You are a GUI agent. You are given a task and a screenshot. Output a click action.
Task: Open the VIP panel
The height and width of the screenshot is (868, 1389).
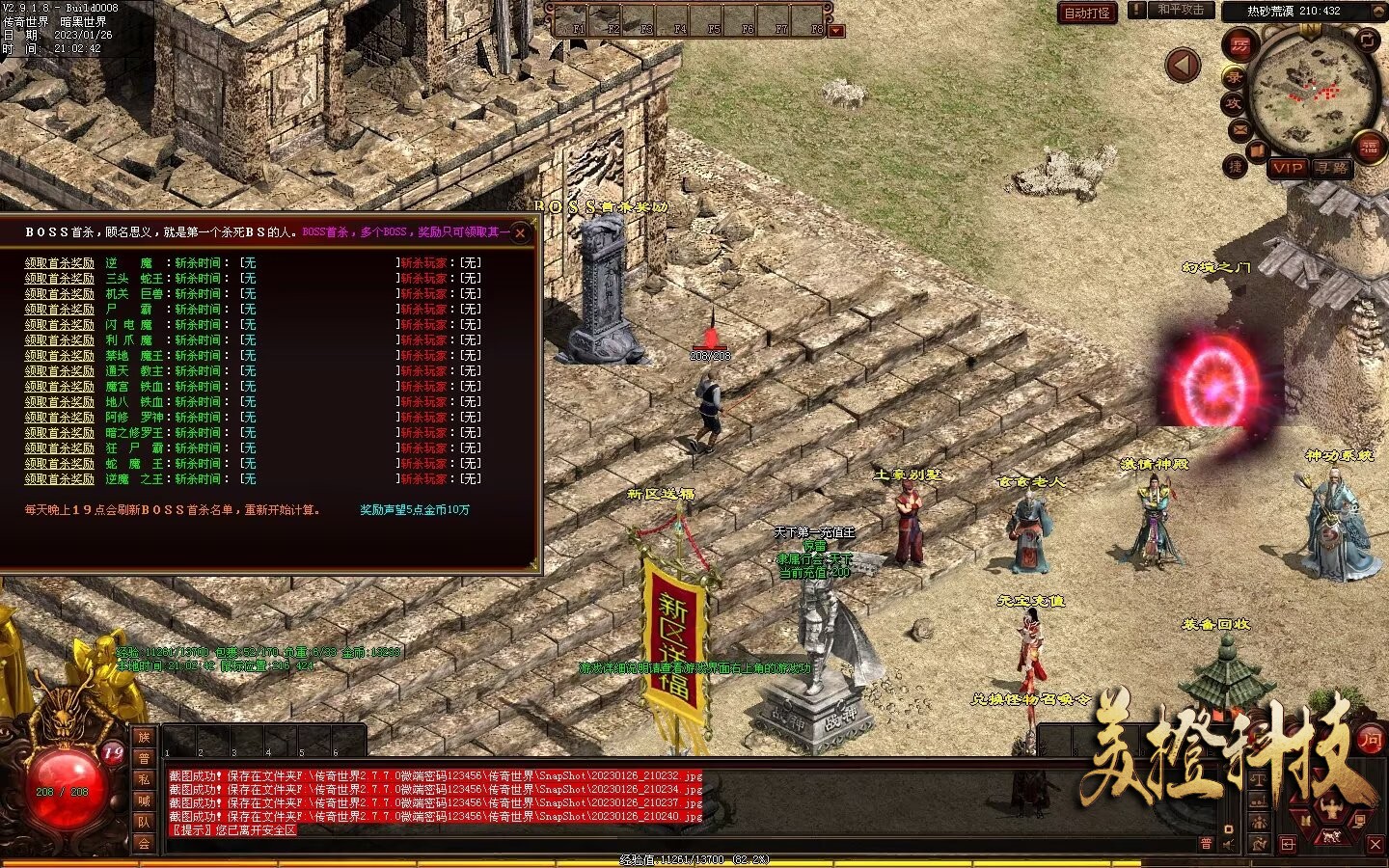point(1288,168)
